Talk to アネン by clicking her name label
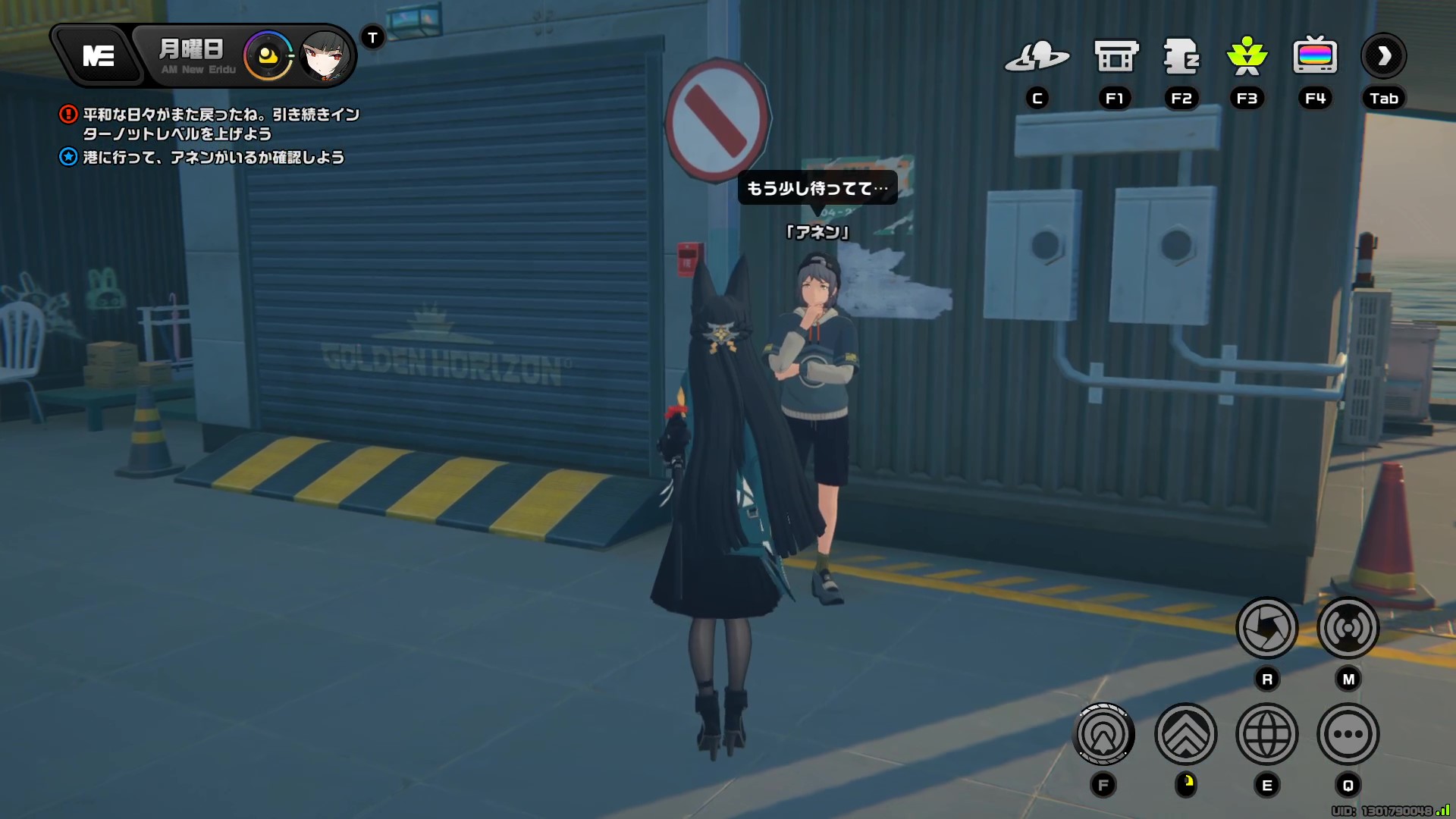 point(817,232)
